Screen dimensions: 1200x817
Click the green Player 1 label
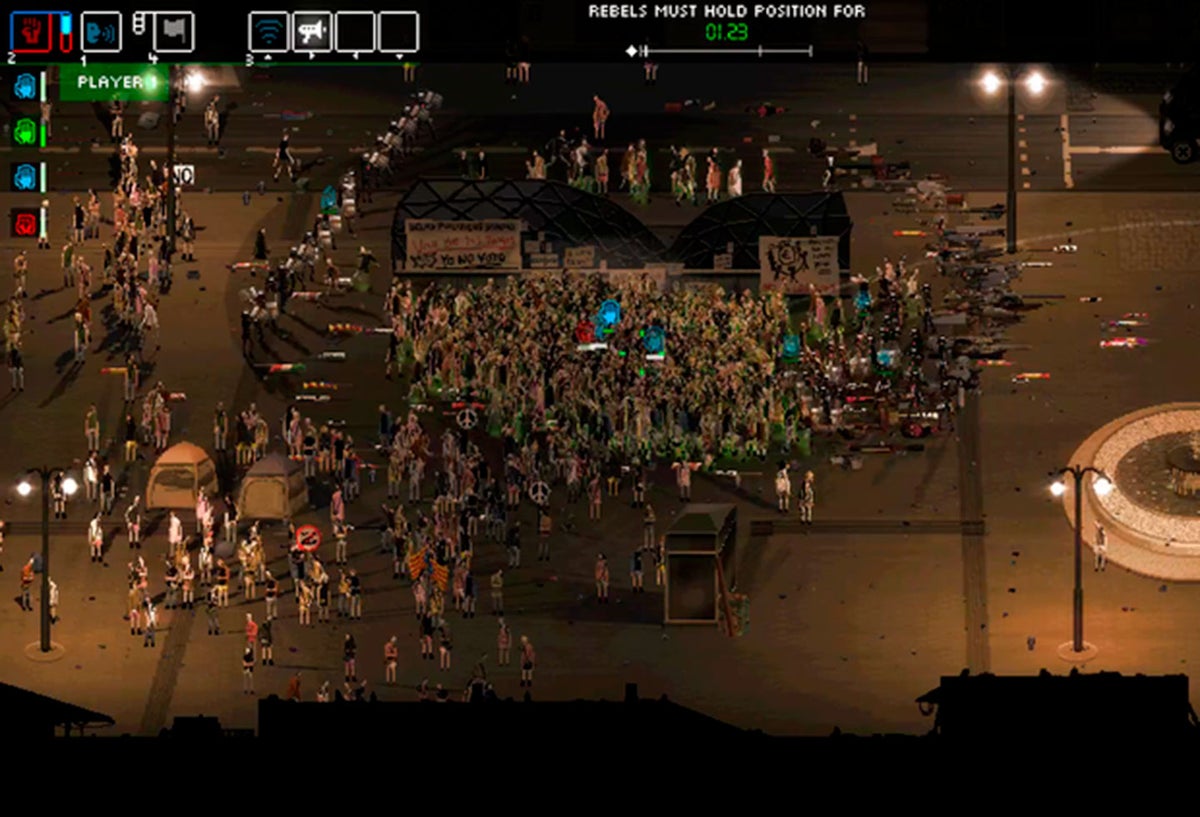(112, 82)
